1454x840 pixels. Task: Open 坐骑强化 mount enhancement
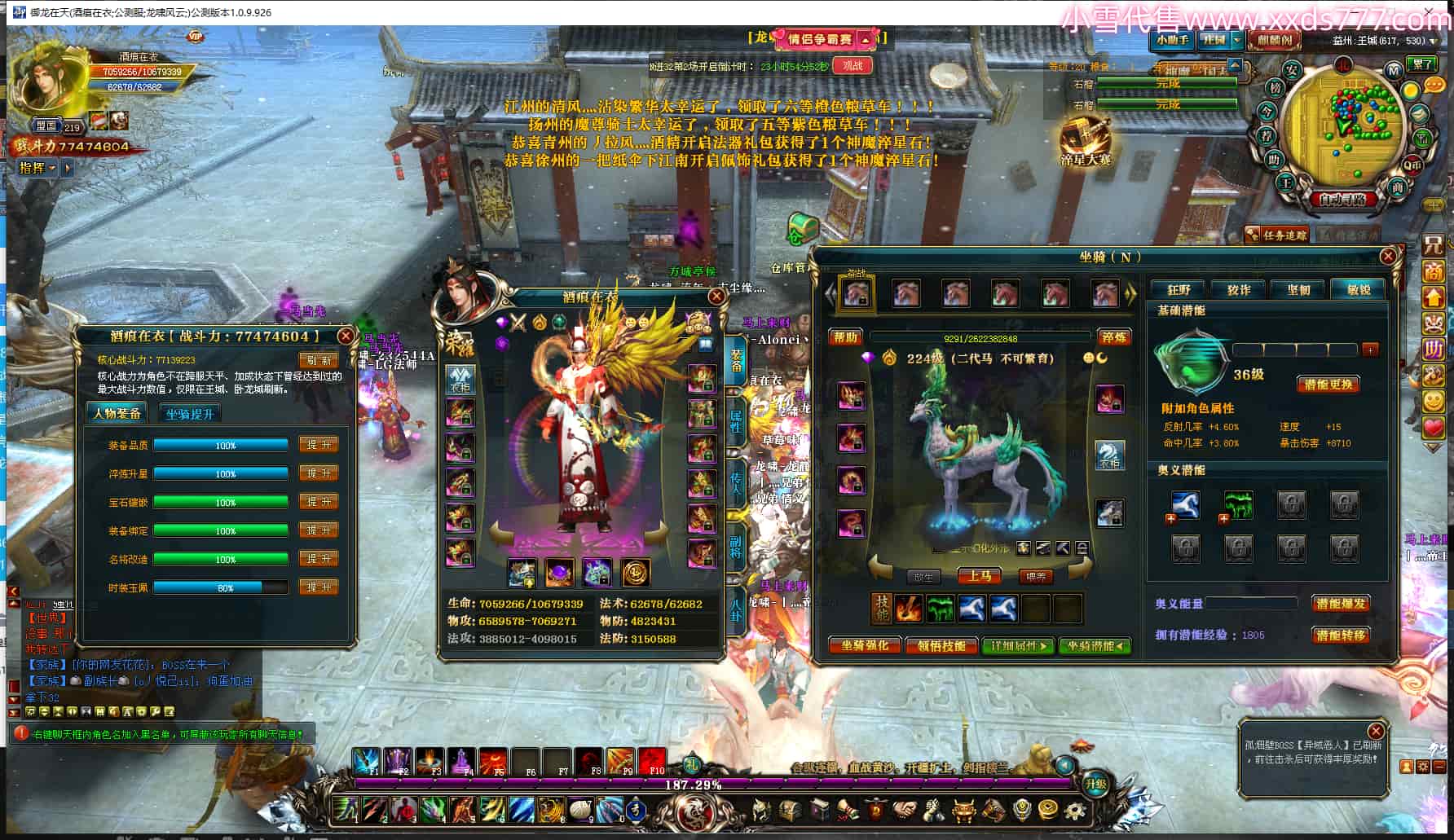coord(864,646)
